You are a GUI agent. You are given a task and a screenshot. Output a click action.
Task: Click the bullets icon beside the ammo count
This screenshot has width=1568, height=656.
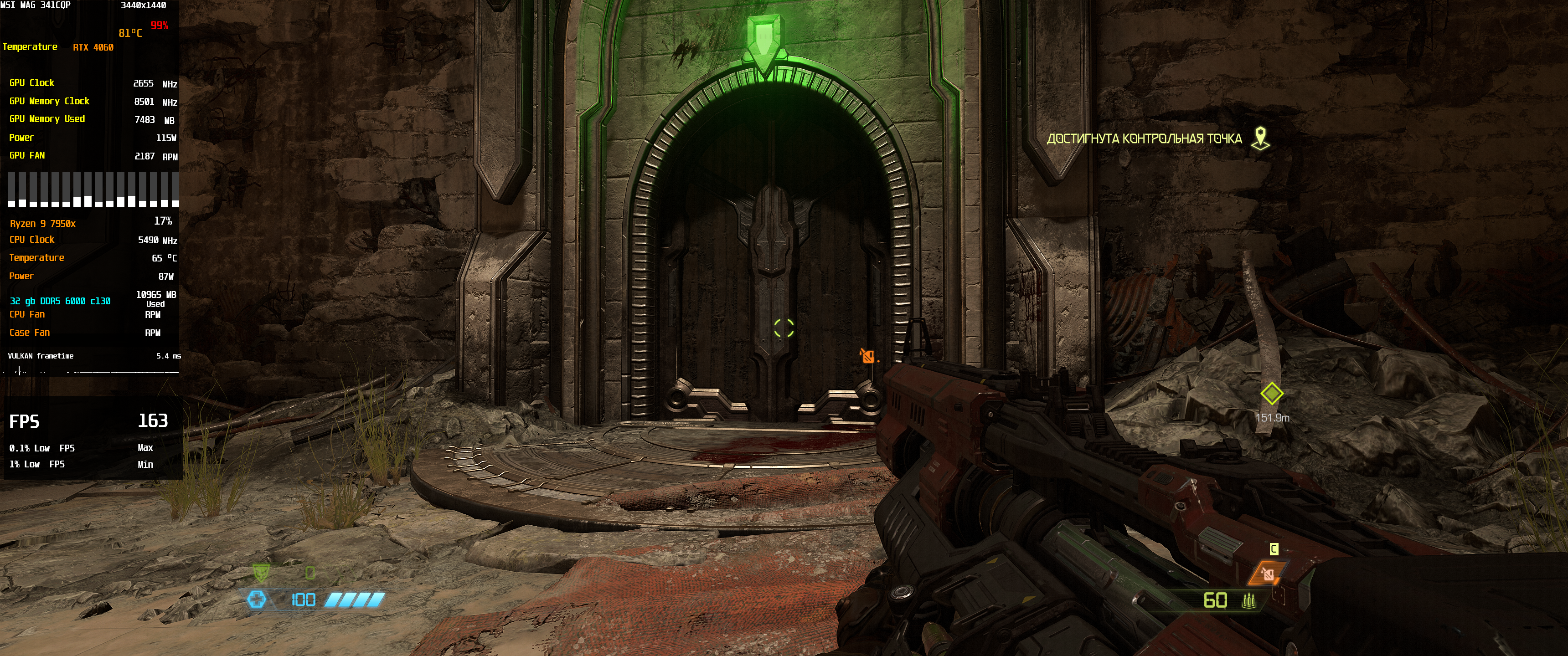click(x=1248, y=600)
